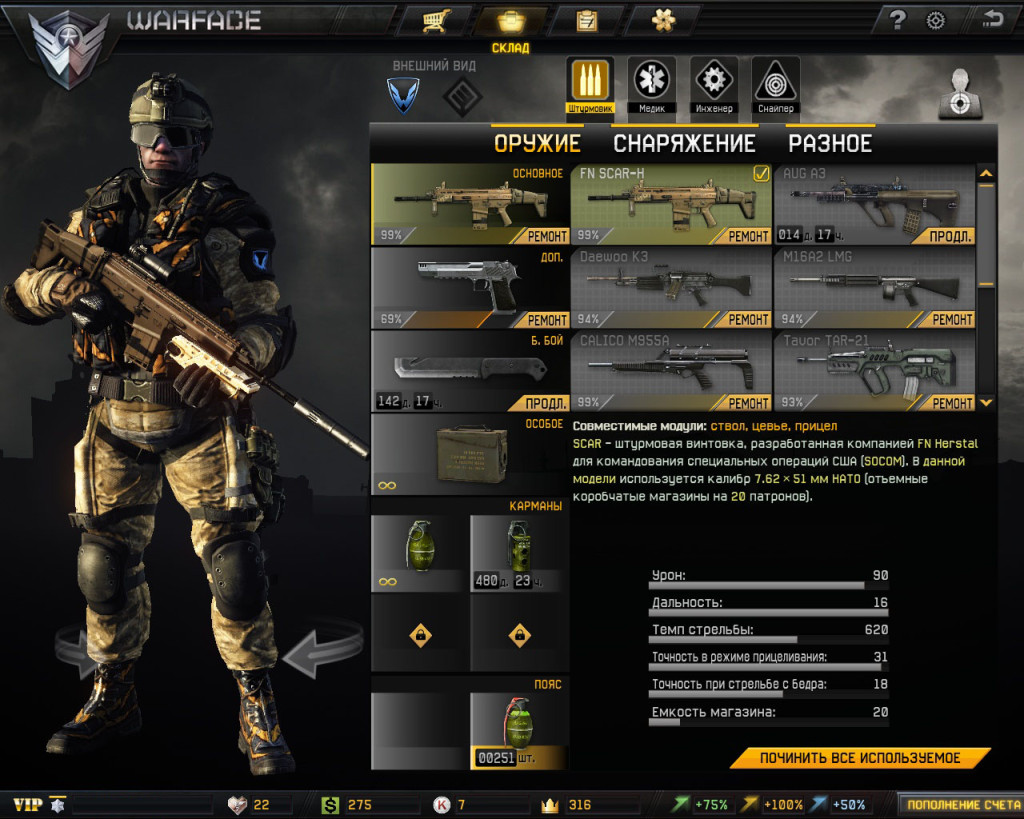This screenshot has height=819, width=1024.
Task: Select the melee knife slot
Action: click(x=470, y=370)
